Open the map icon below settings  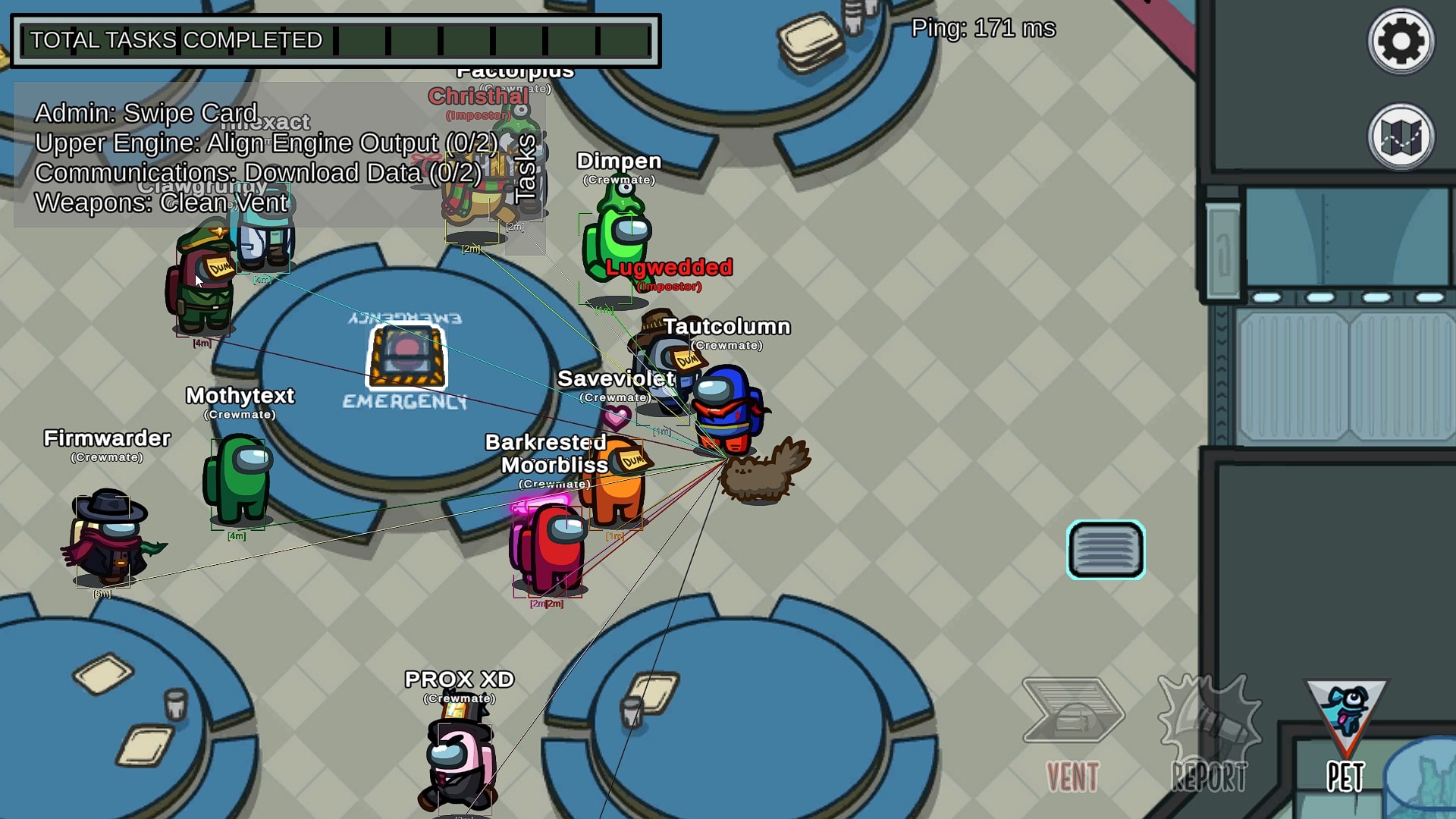tap(1399, 136)
